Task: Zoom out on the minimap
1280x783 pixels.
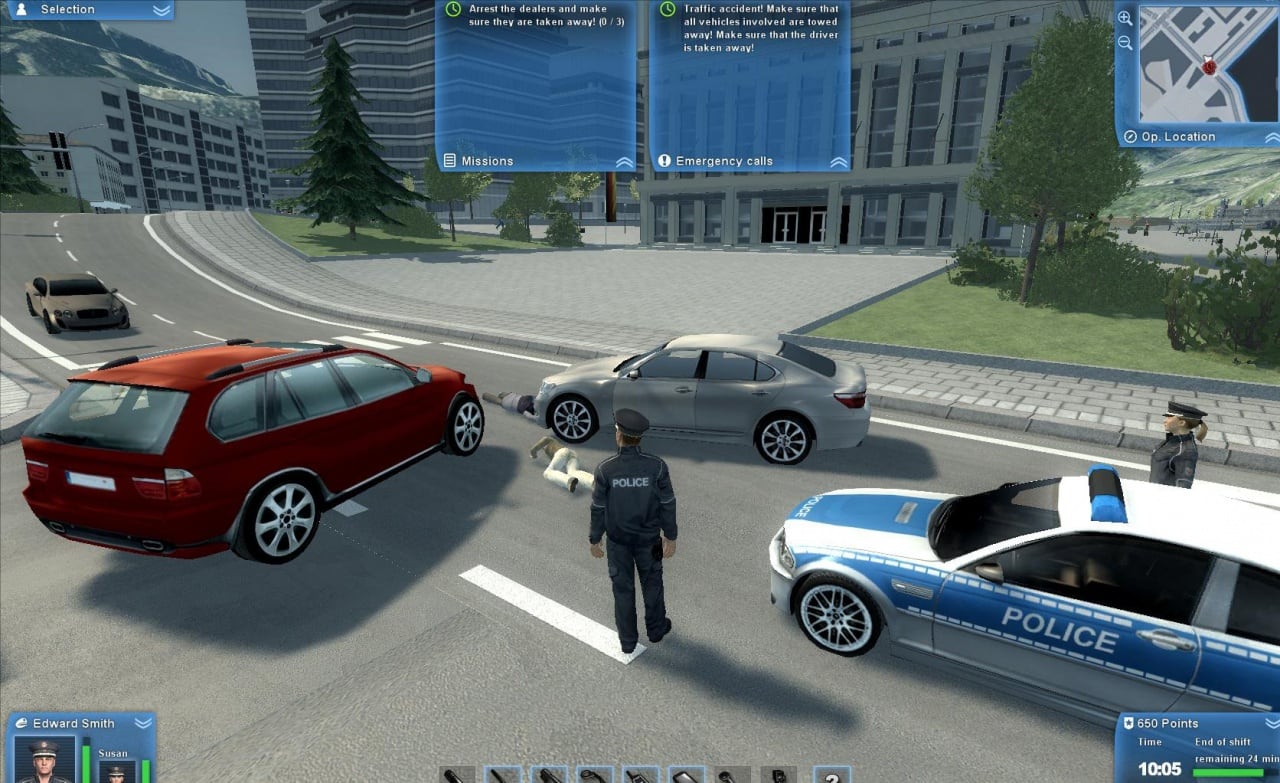Action: 1126,43
